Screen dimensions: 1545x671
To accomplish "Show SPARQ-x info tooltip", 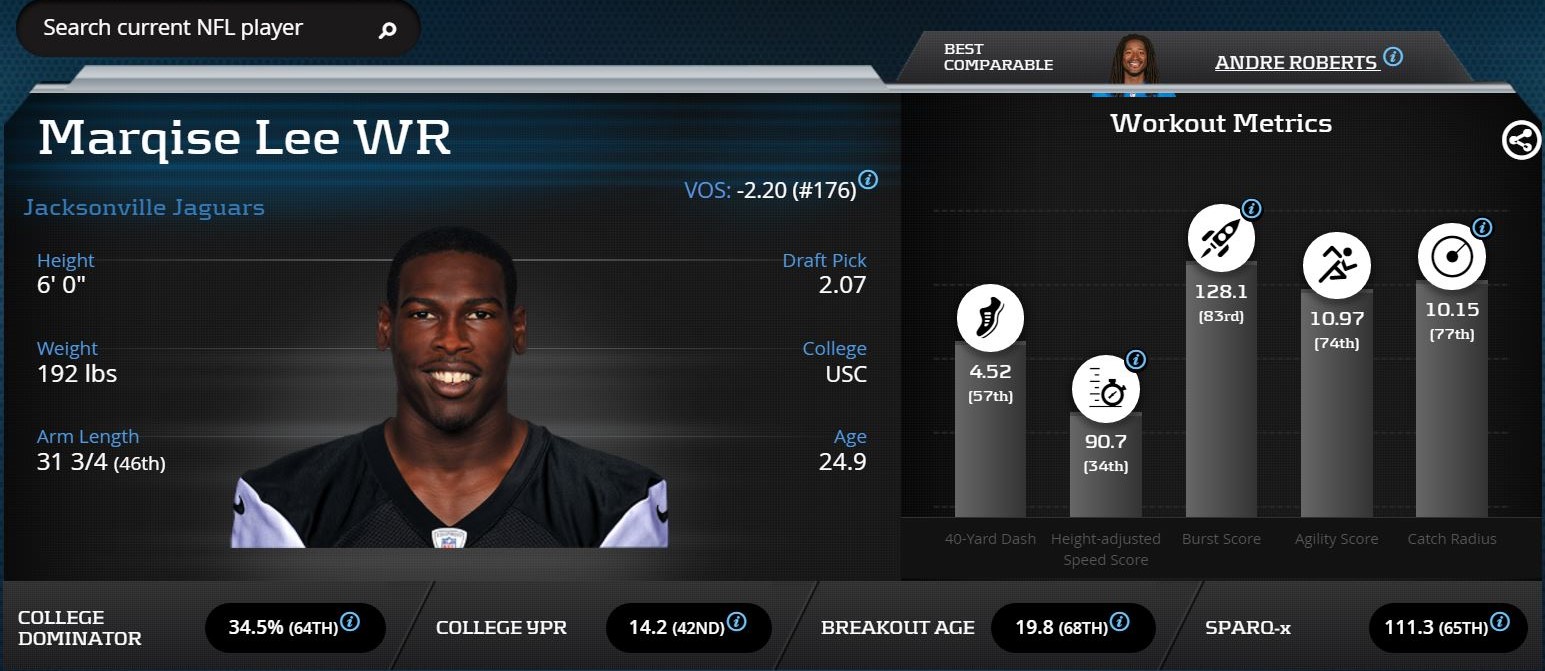I will [1500, 622].
